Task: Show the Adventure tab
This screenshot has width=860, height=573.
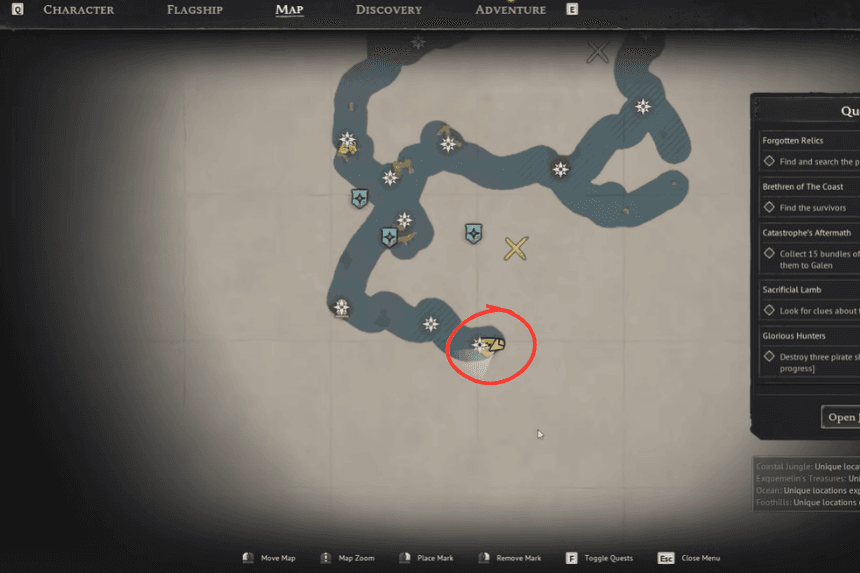Action: point(510,10)
